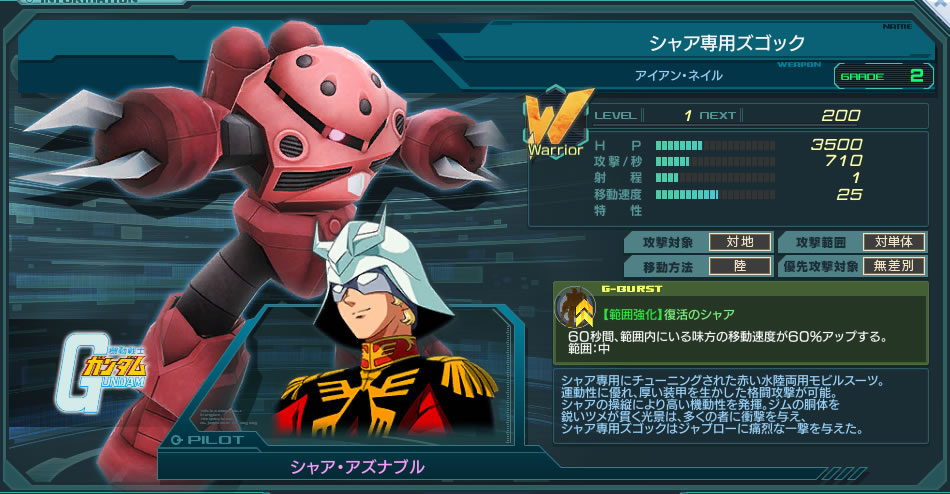Viewport: 950px width, 494px height.
Task: Click the シャア専用ズゴック unit name header
Action: 726,43
